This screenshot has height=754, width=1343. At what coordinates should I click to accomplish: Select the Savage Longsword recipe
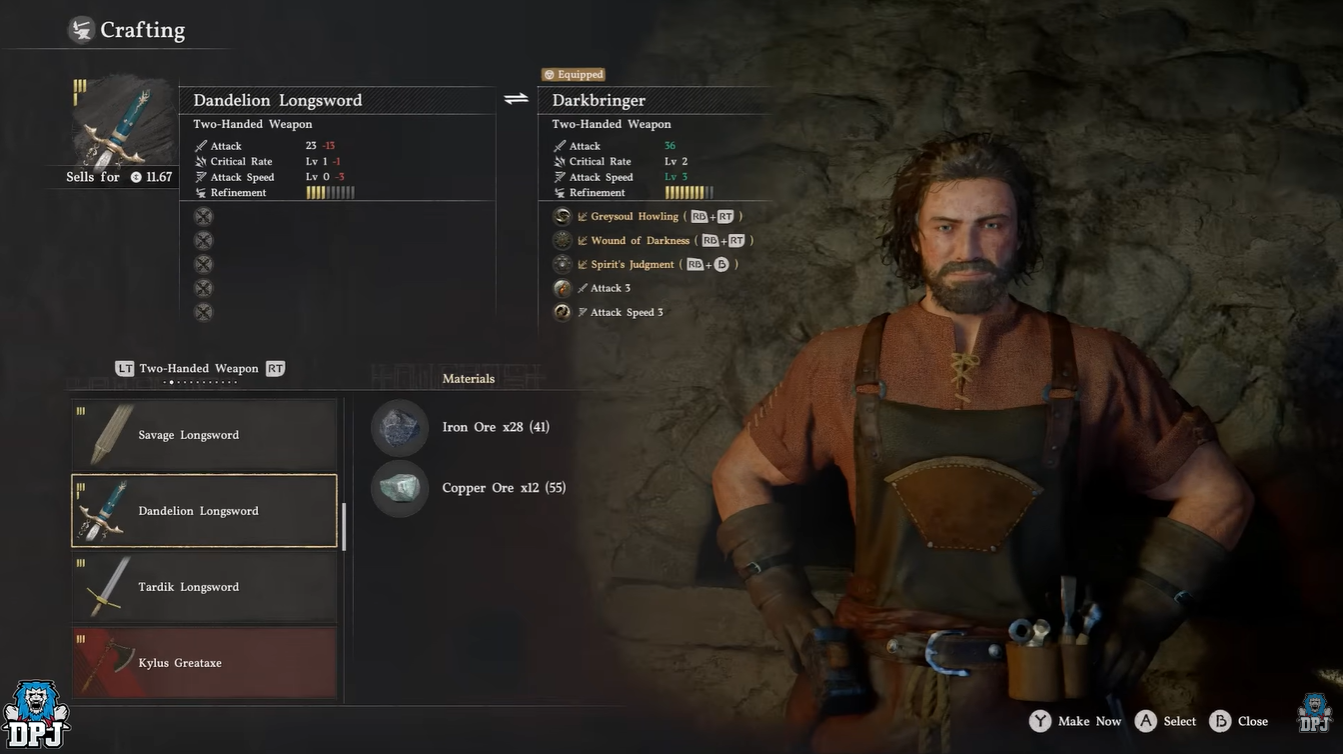(x=204, y=435)
